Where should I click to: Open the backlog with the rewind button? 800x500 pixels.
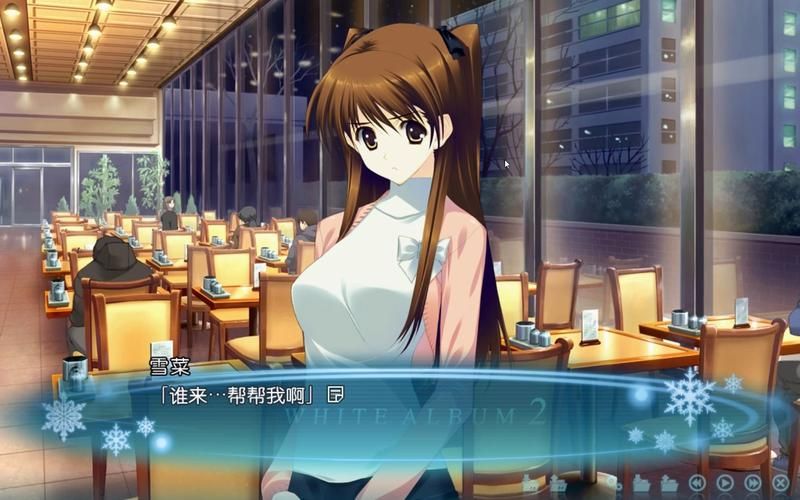tap(697, 483)
